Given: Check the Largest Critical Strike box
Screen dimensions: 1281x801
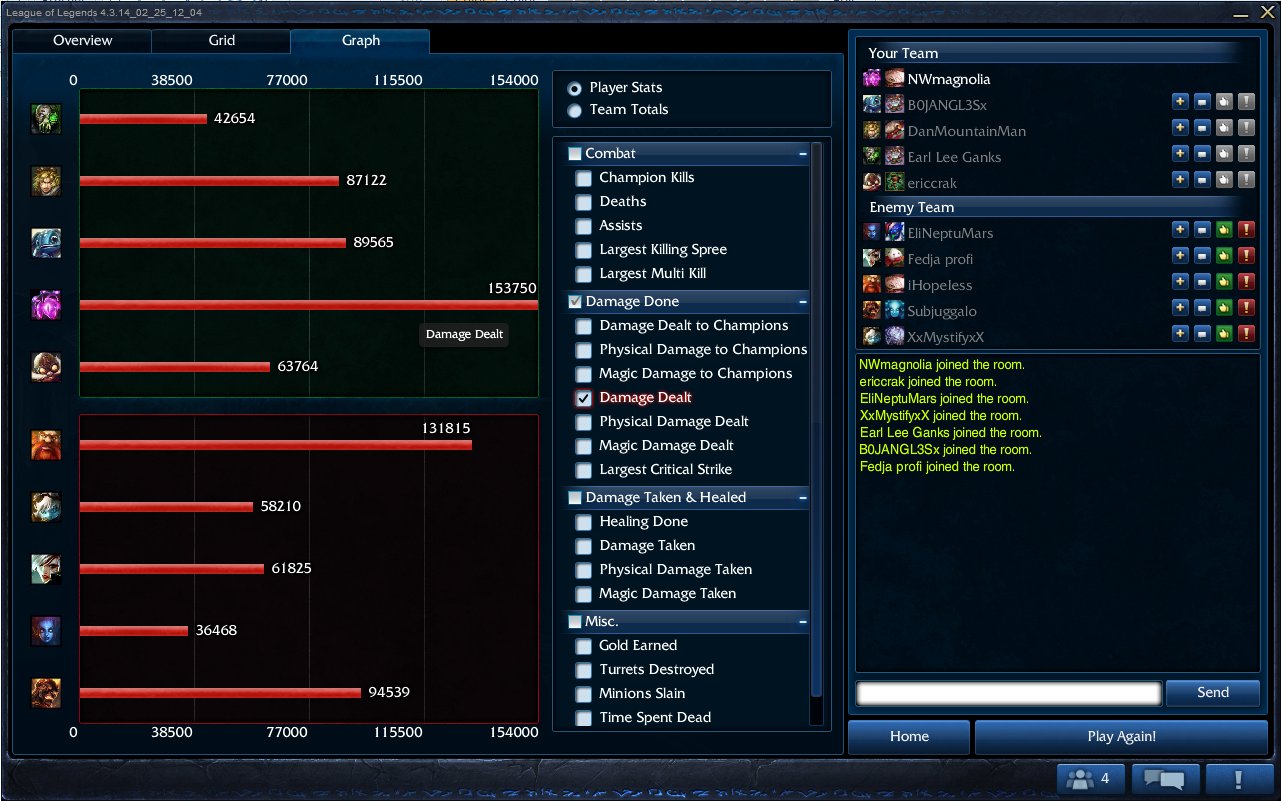Looking at the screenshot, I should 584,471.
